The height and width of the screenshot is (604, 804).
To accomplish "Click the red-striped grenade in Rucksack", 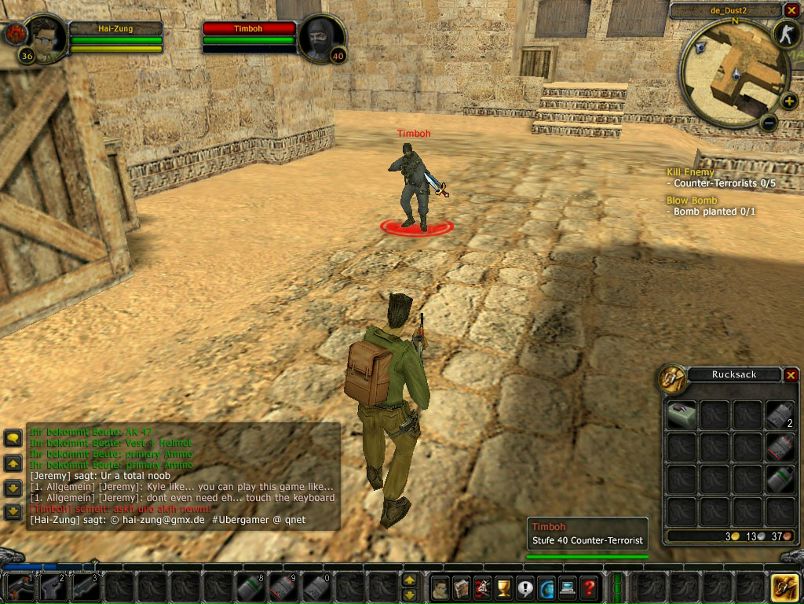I will (780, 446).
